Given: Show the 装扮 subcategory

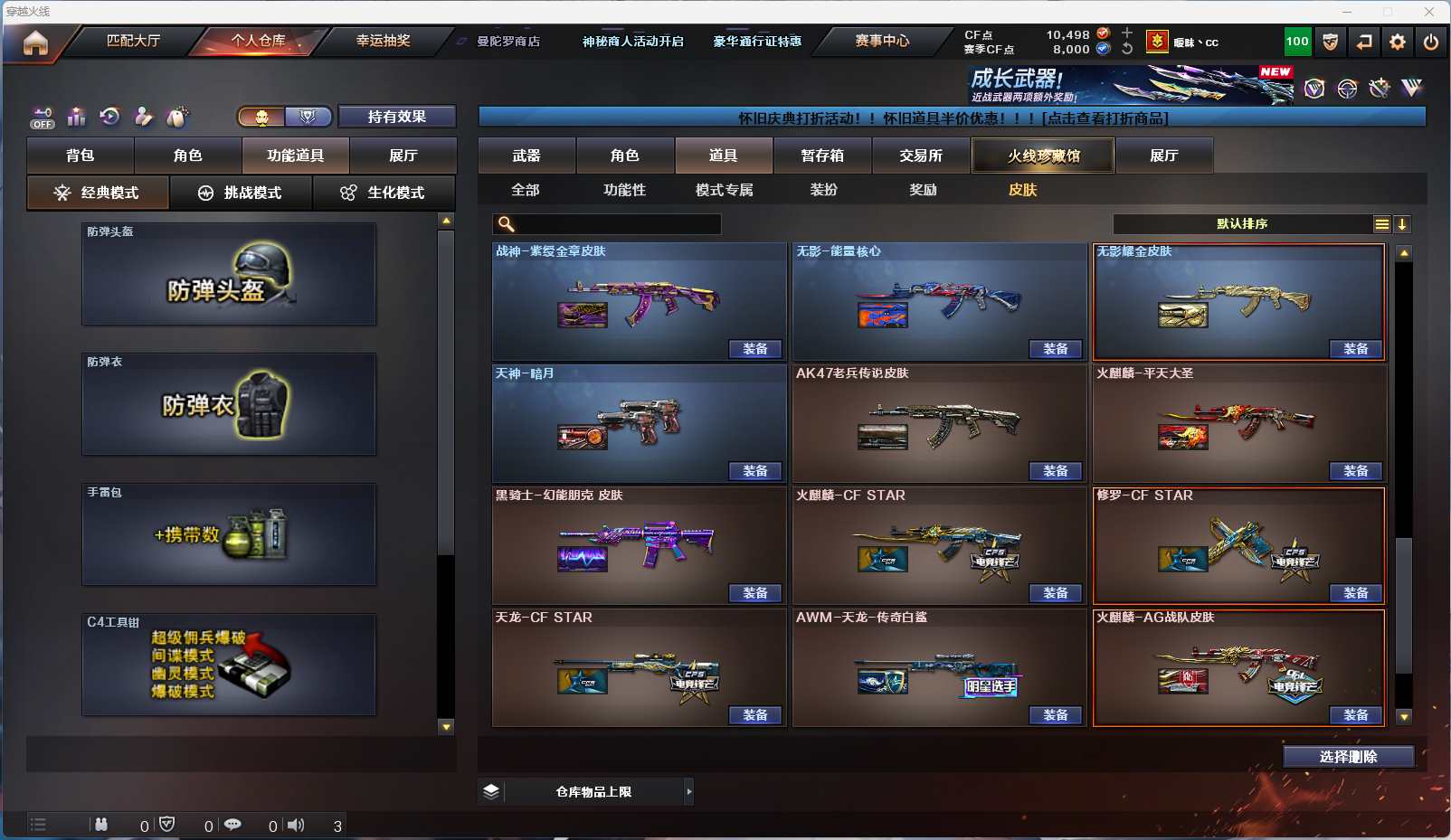Looking at the screenshot, I should tap(823, 190).
